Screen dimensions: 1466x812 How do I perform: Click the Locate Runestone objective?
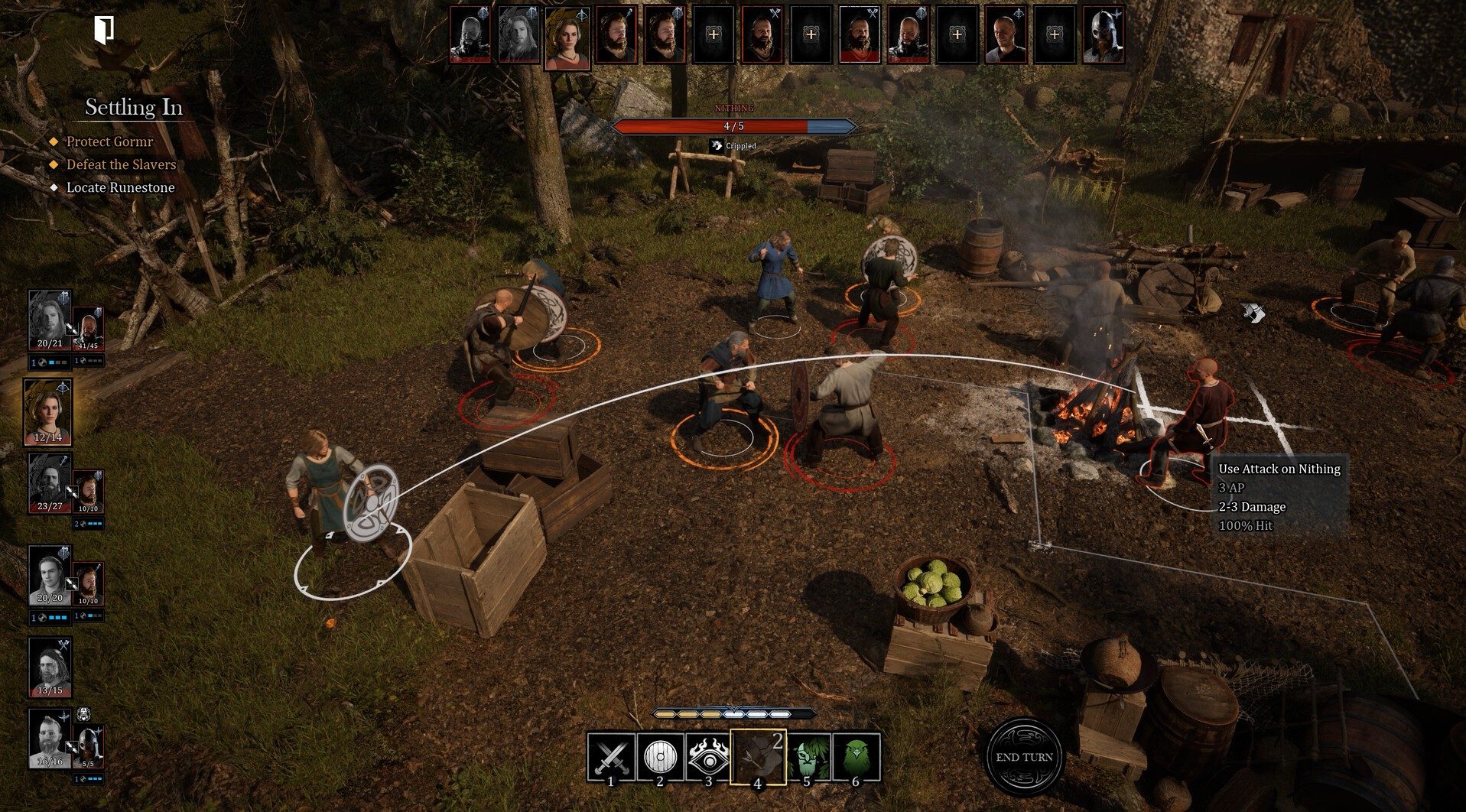click(120, 187)
